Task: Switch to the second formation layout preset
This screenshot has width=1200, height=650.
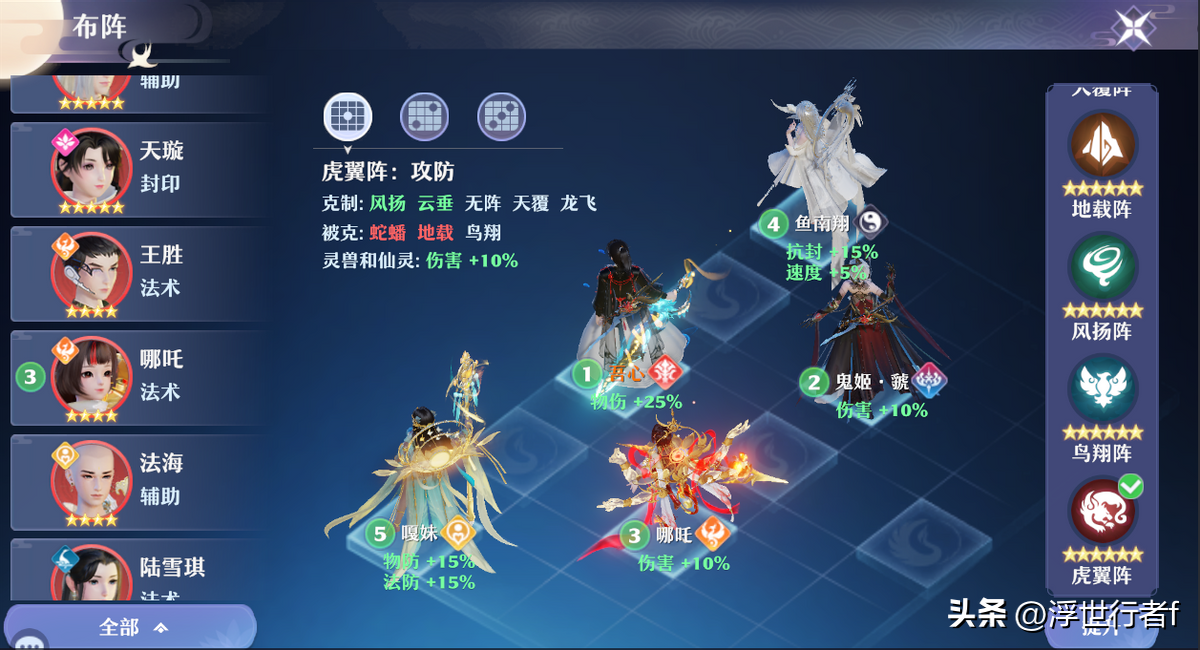Action: [424, 116]
